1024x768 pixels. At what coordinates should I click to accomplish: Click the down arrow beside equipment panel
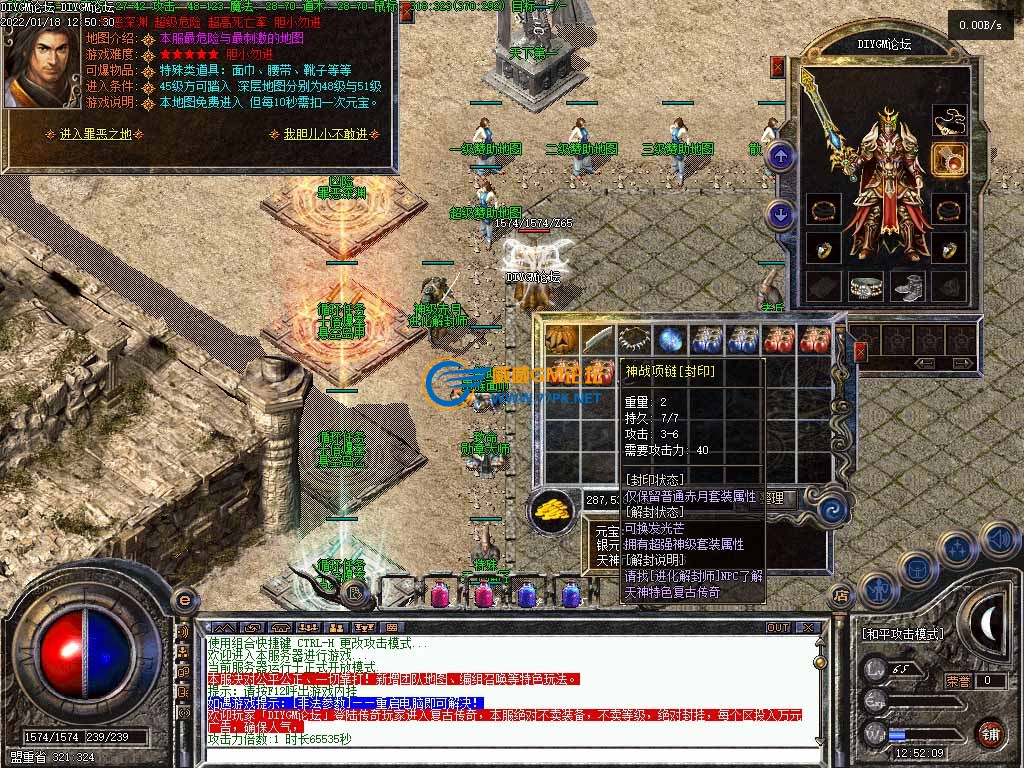click(781, 214)
